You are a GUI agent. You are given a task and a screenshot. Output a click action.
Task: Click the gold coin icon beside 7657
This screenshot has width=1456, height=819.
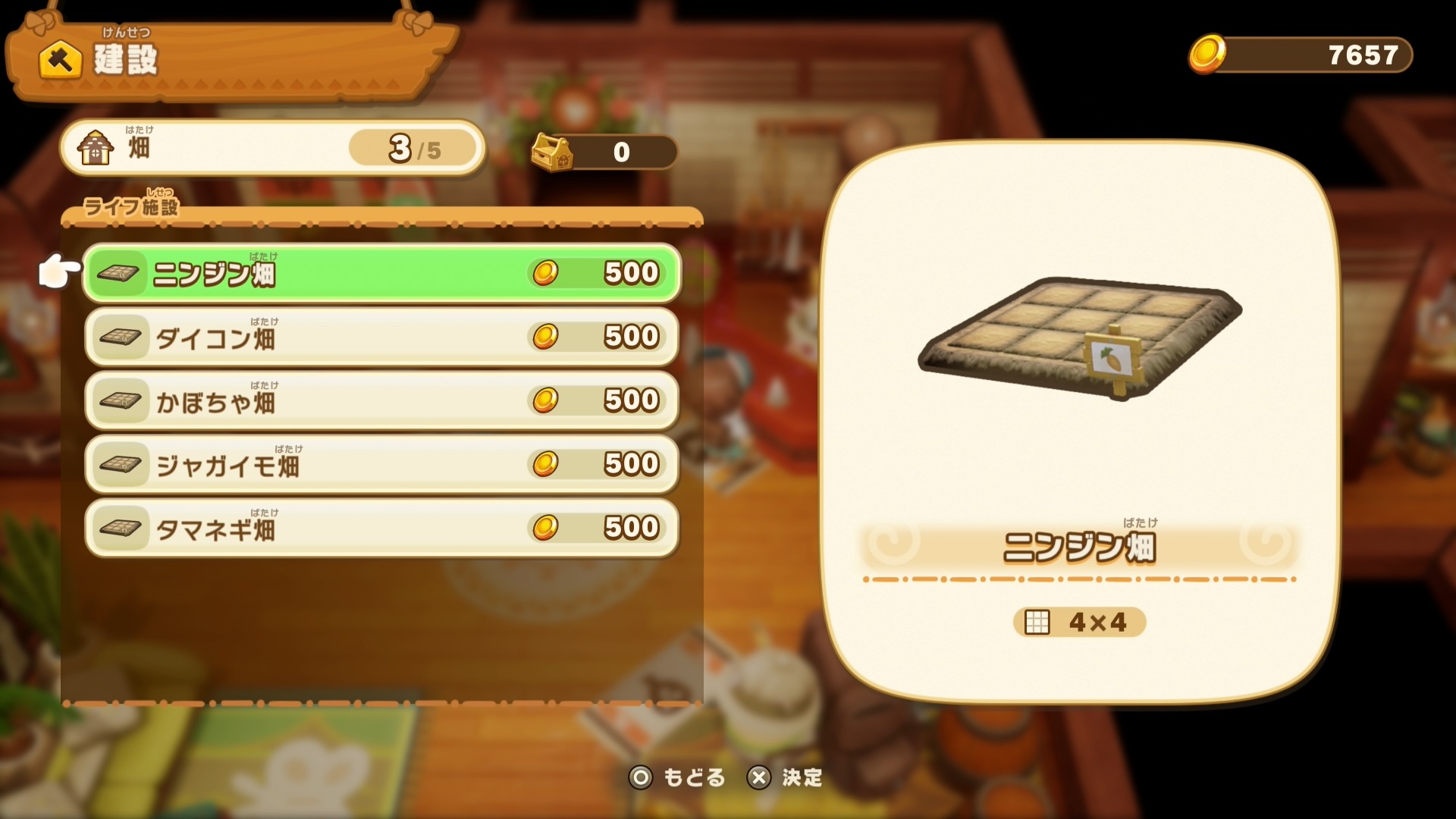point(1208,54)
